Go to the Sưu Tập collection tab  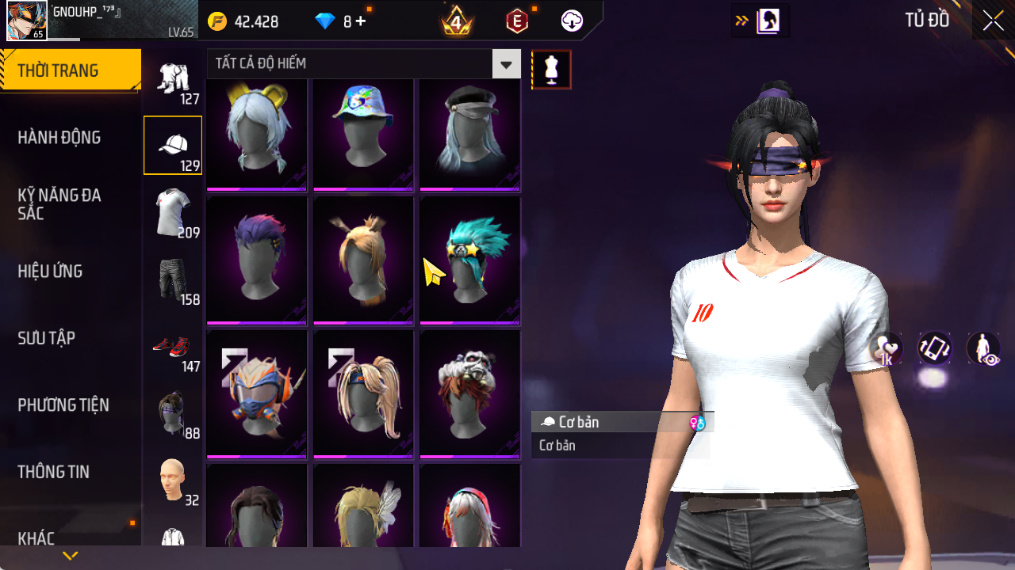(47, 338)
